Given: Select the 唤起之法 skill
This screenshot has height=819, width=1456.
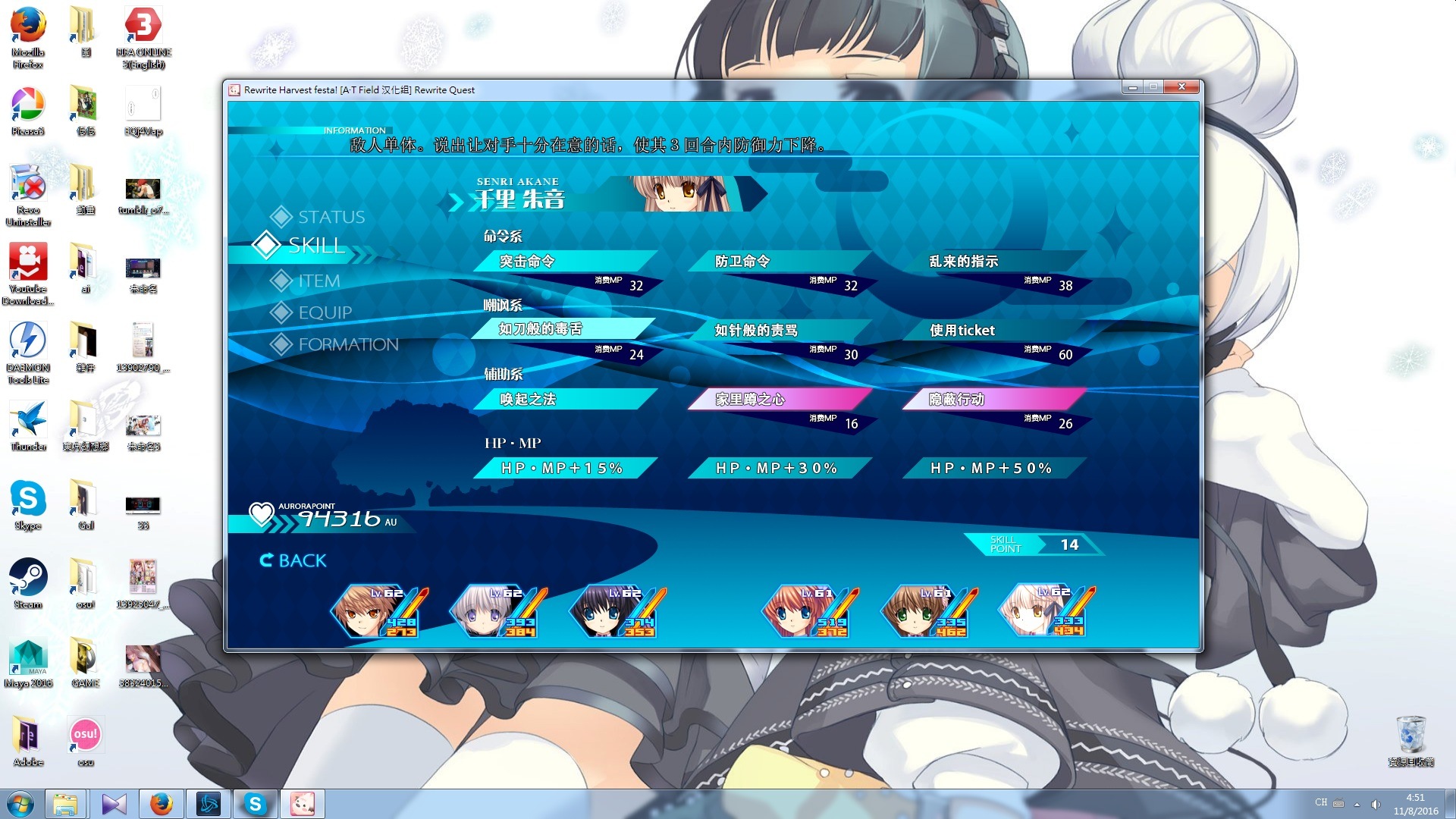Looking at the screenshot, I should coord(564,400).
